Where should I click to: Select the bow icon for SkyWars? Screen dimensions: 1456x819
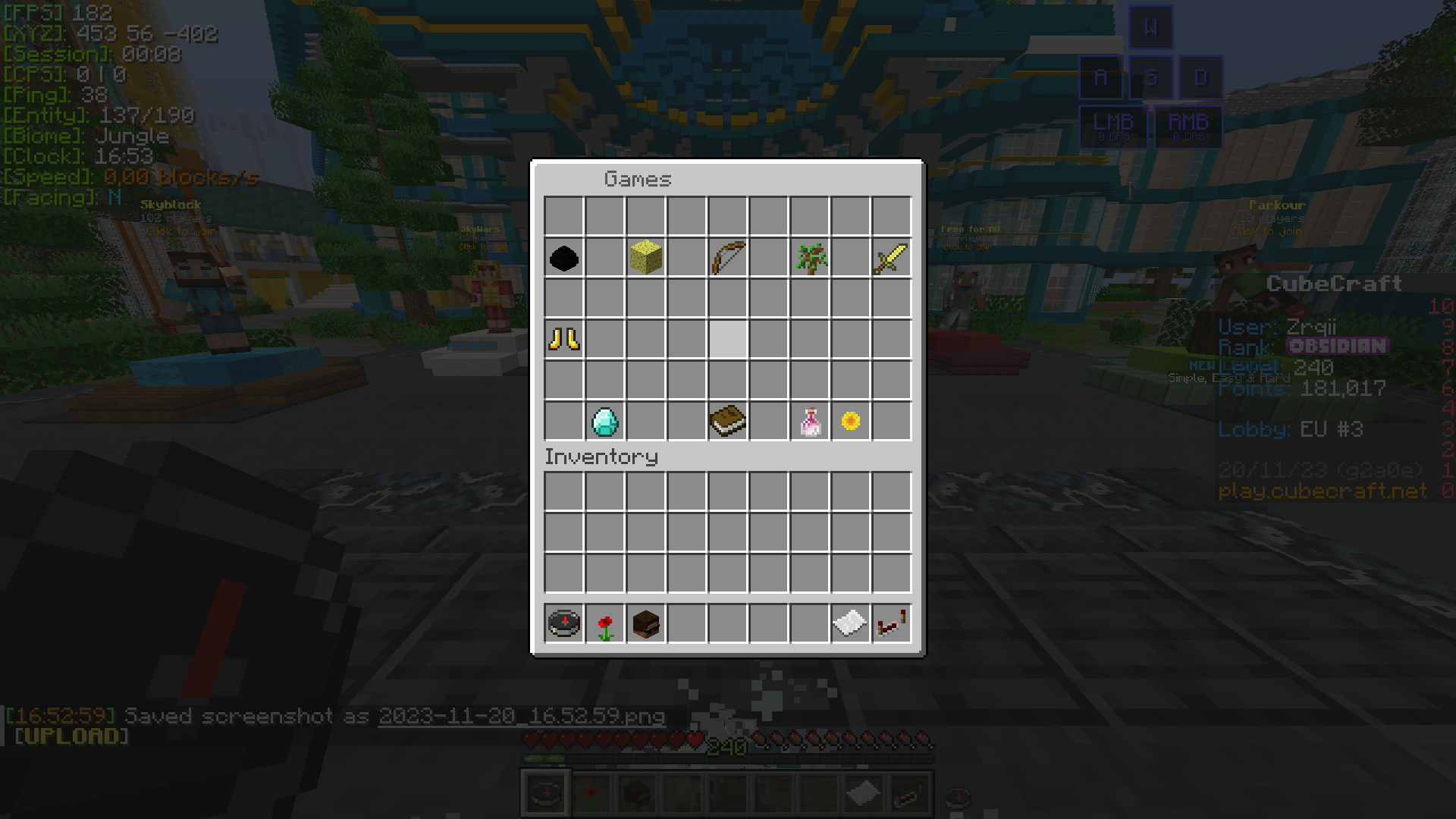(728, 258)
